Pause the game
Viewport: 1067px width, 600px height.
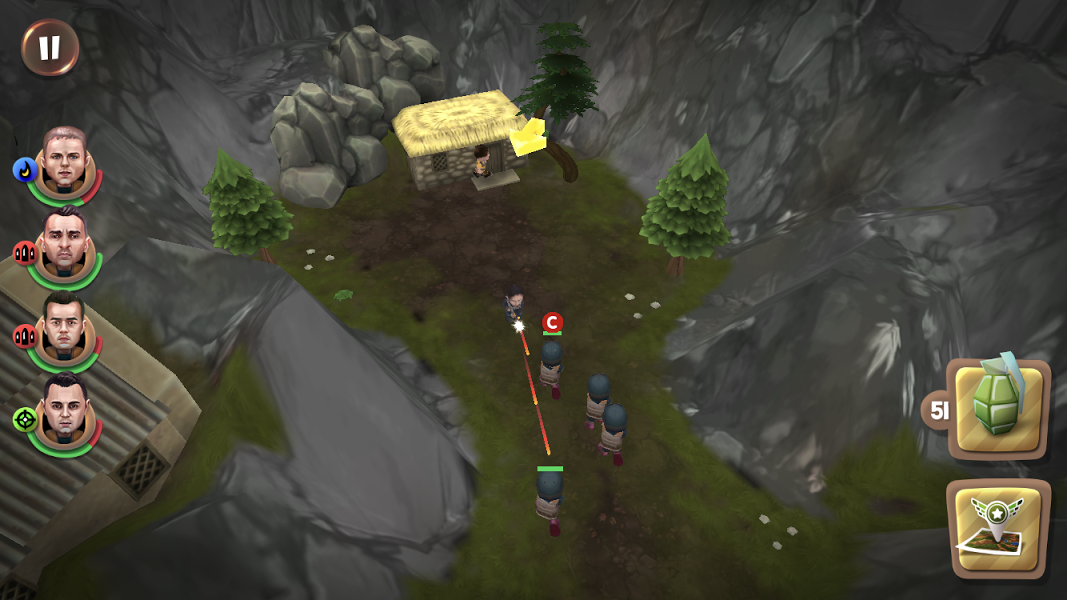(x=50, y=47)
